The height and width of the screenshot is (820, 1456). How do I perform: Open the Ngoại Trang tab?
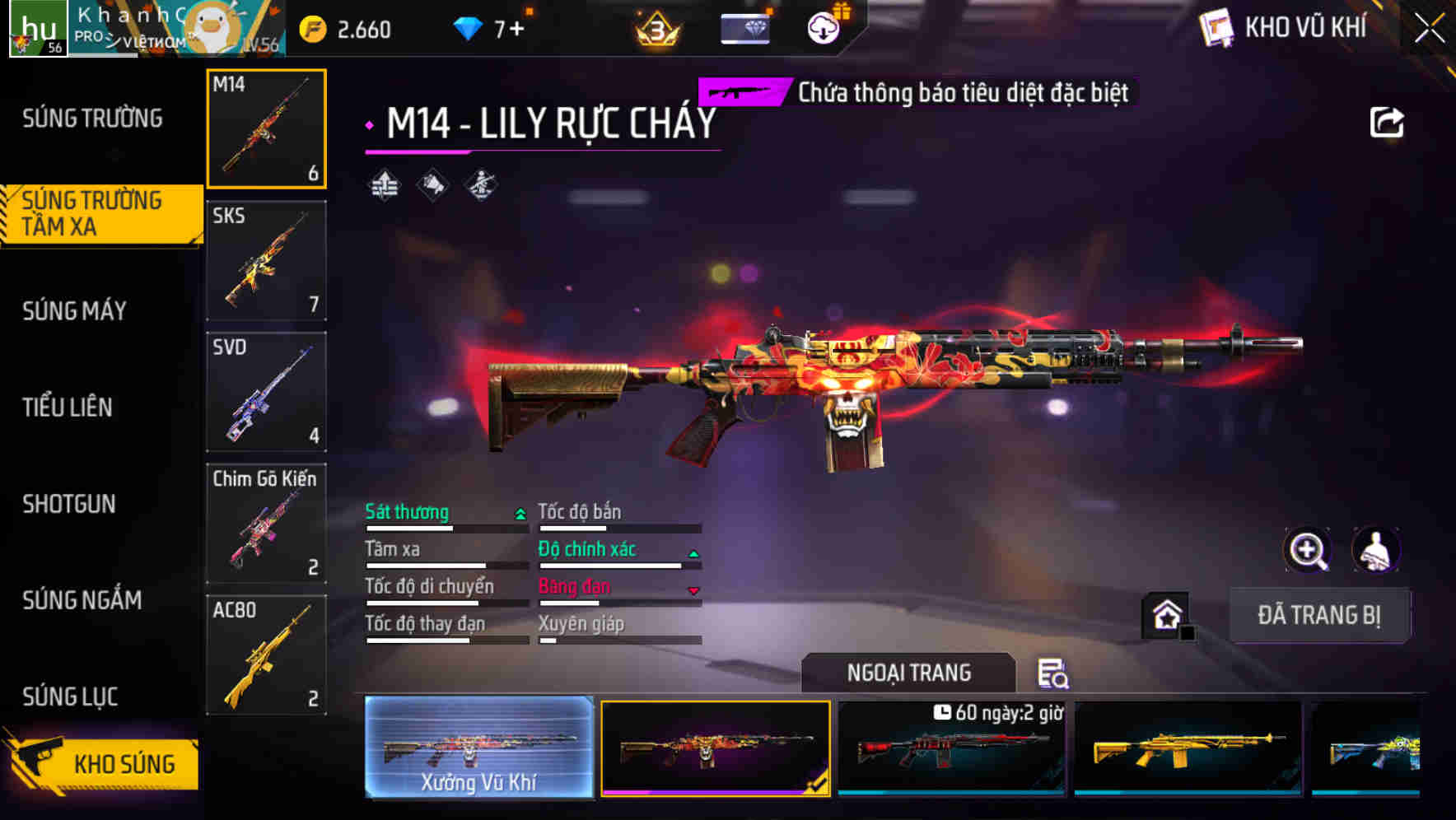point(908,673)
